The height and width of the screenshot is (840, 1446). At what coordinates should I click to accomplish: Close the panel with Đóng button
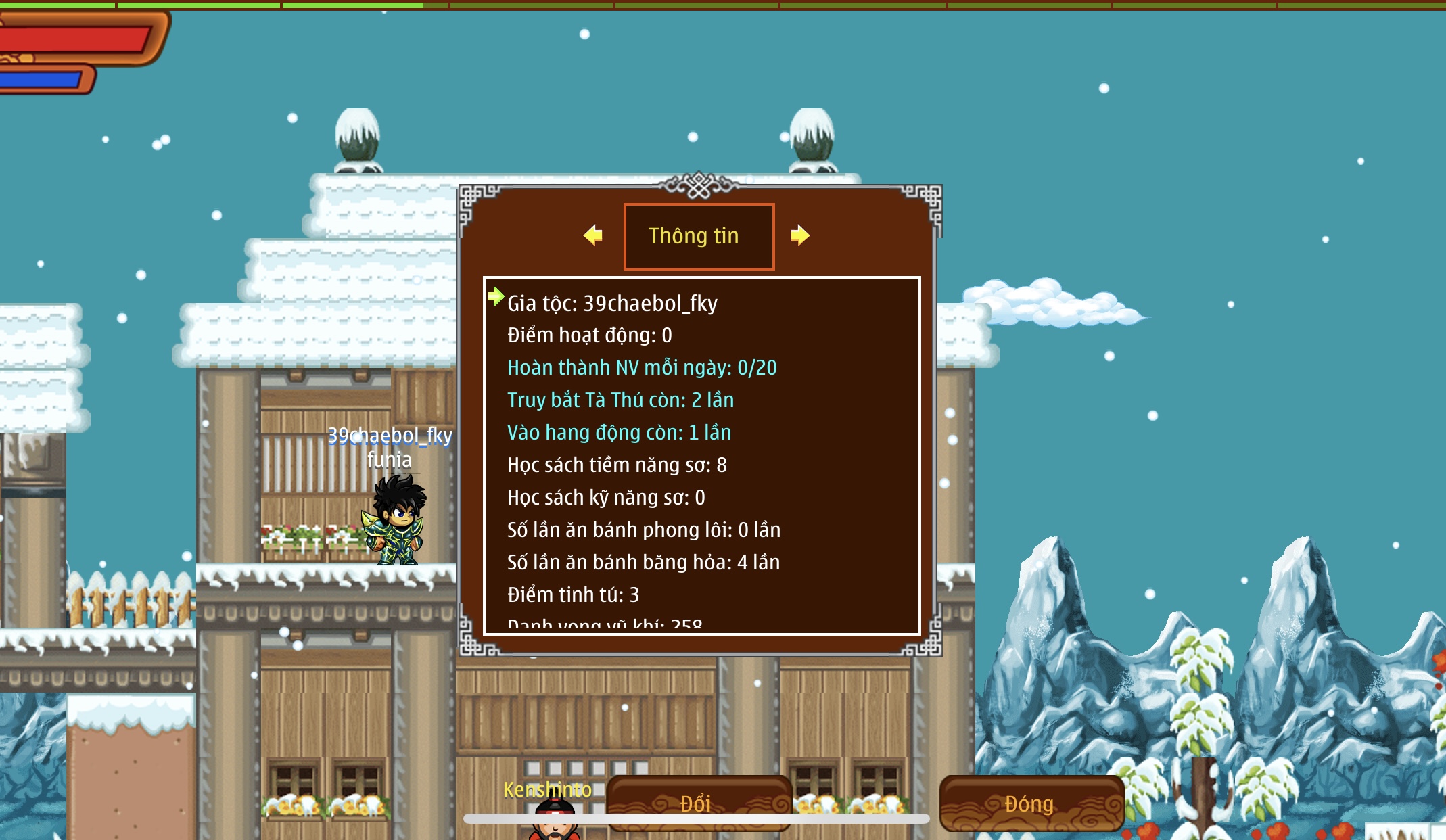[x=1031, y=803]
